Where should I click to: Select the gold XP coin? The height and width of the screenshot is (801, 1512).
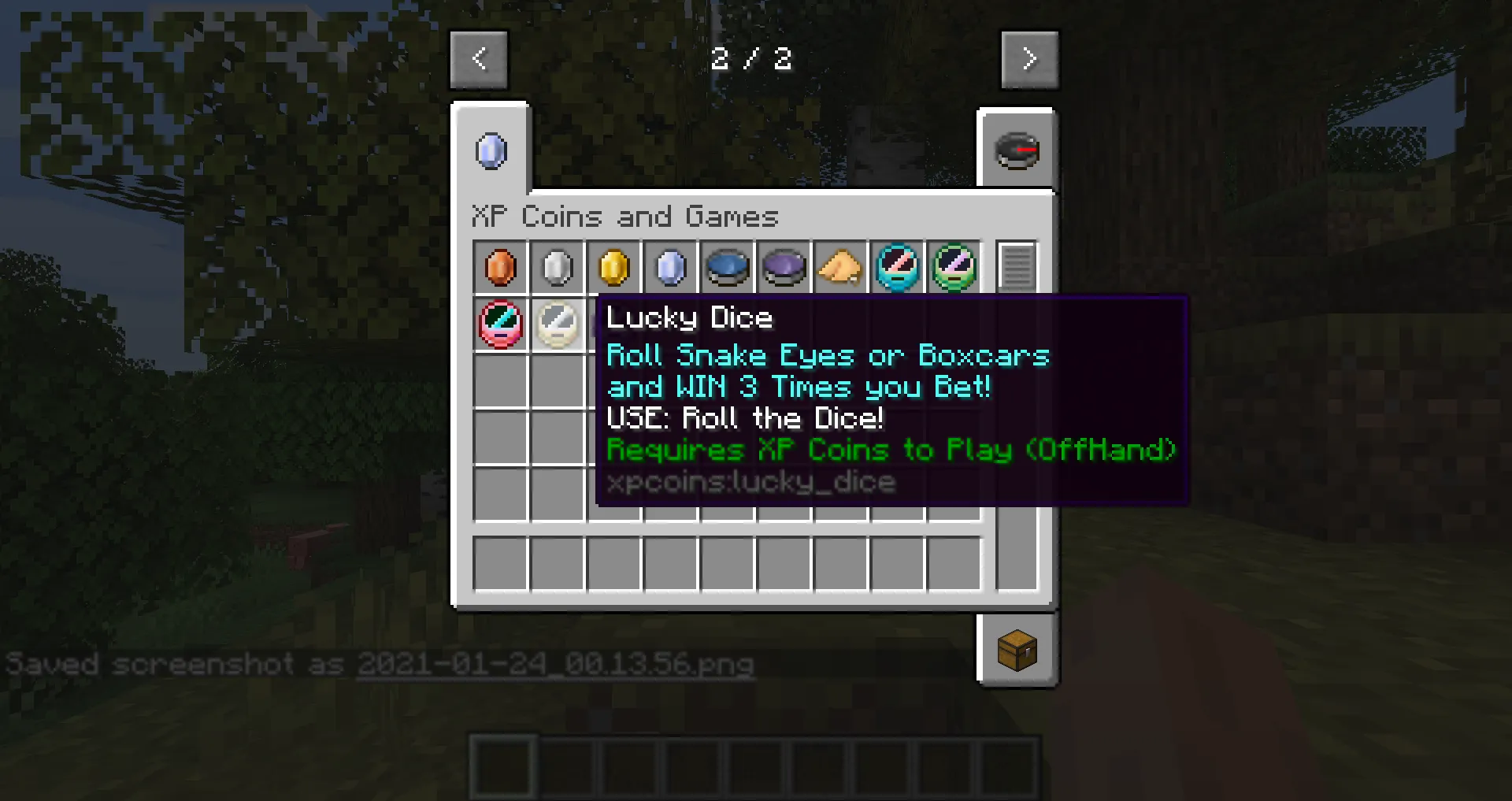(614, 268)
